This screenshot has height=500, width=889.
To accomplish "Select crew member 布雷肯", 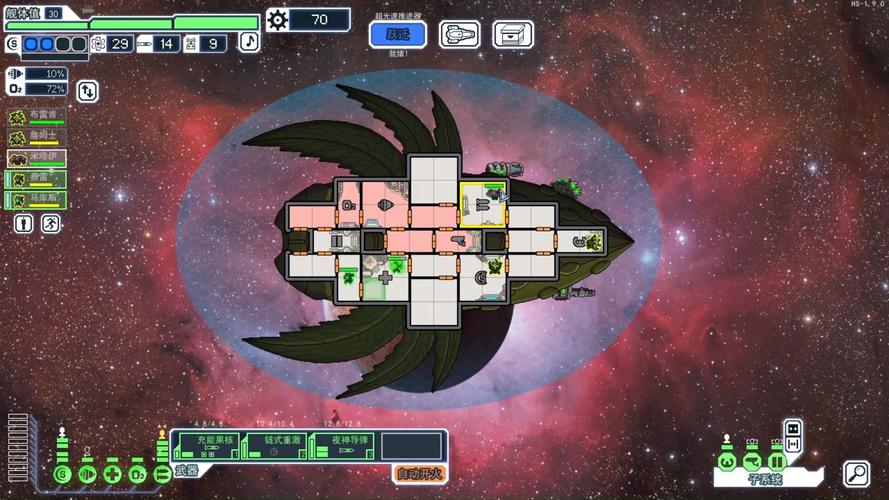I will (x=37, y=116).
